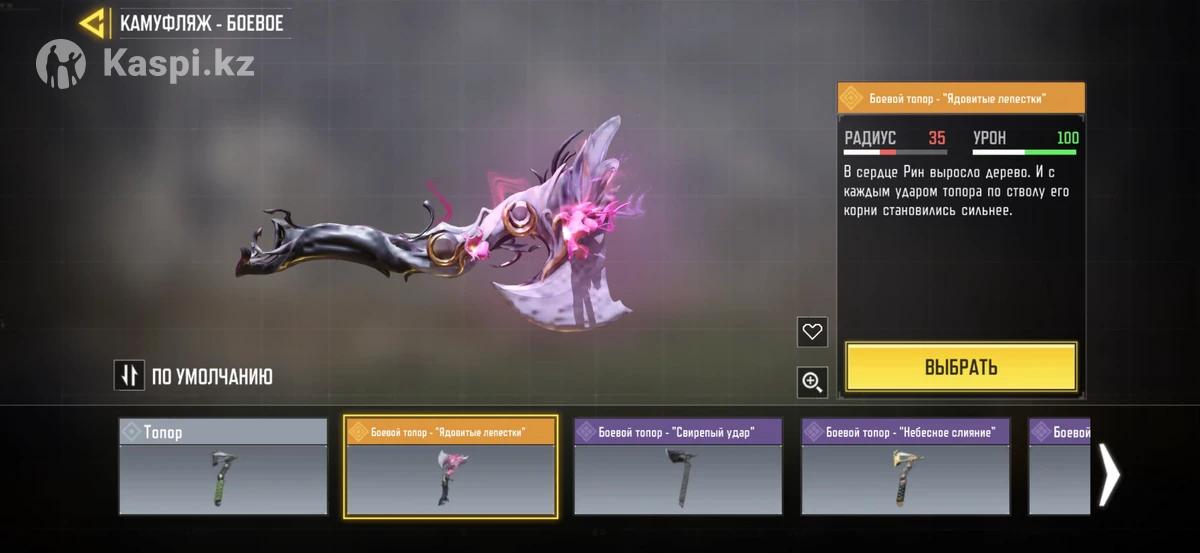Go back using the yellow arrow
The width and height of the screenshot is (1200, 553).
pos(94,23)
